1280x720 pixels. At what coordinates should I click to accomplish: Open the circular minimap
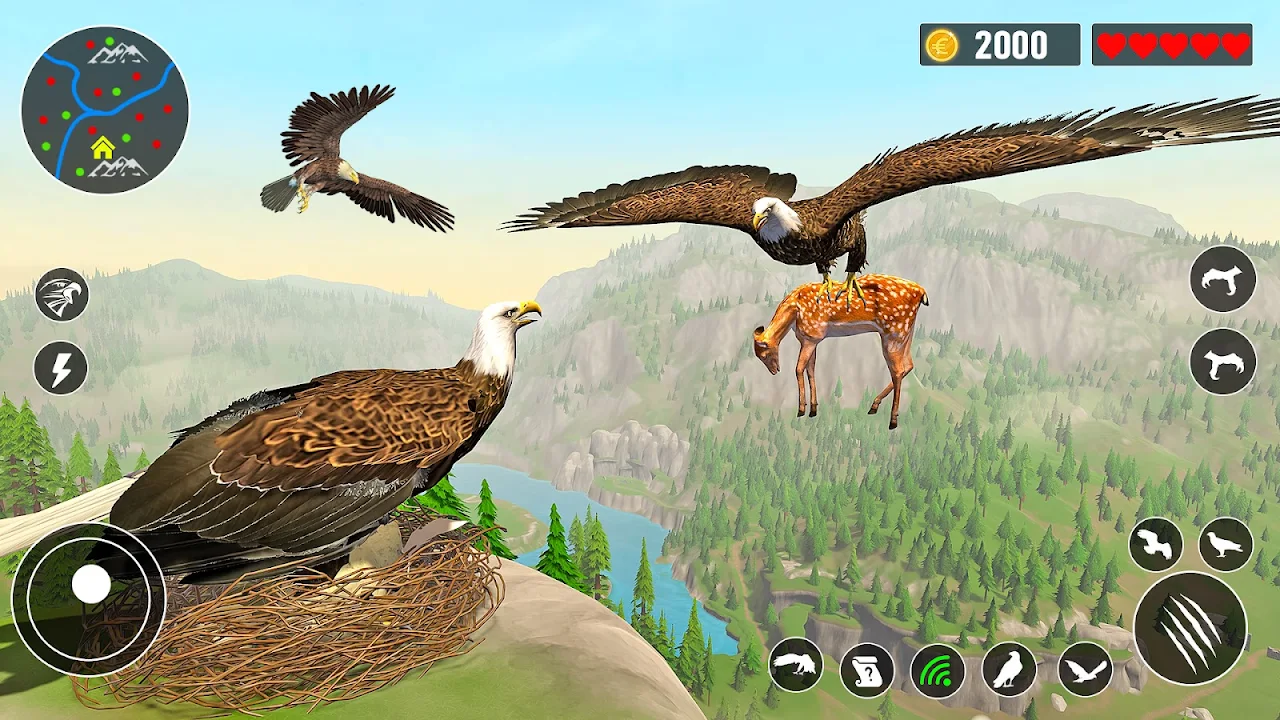(x=105, y=110)
